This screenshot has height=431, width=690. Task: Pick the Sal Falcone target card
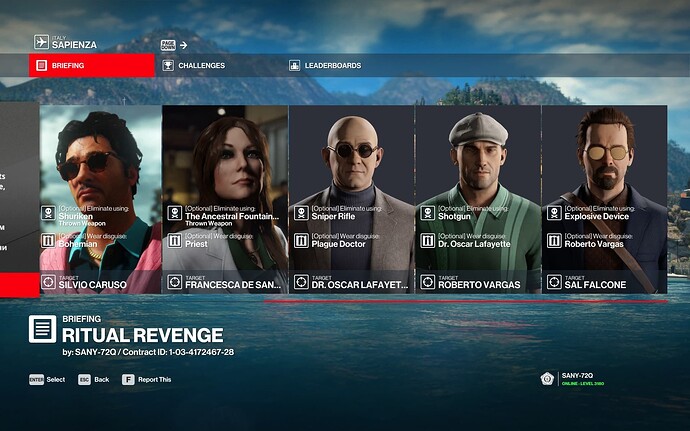pos(604,199)
